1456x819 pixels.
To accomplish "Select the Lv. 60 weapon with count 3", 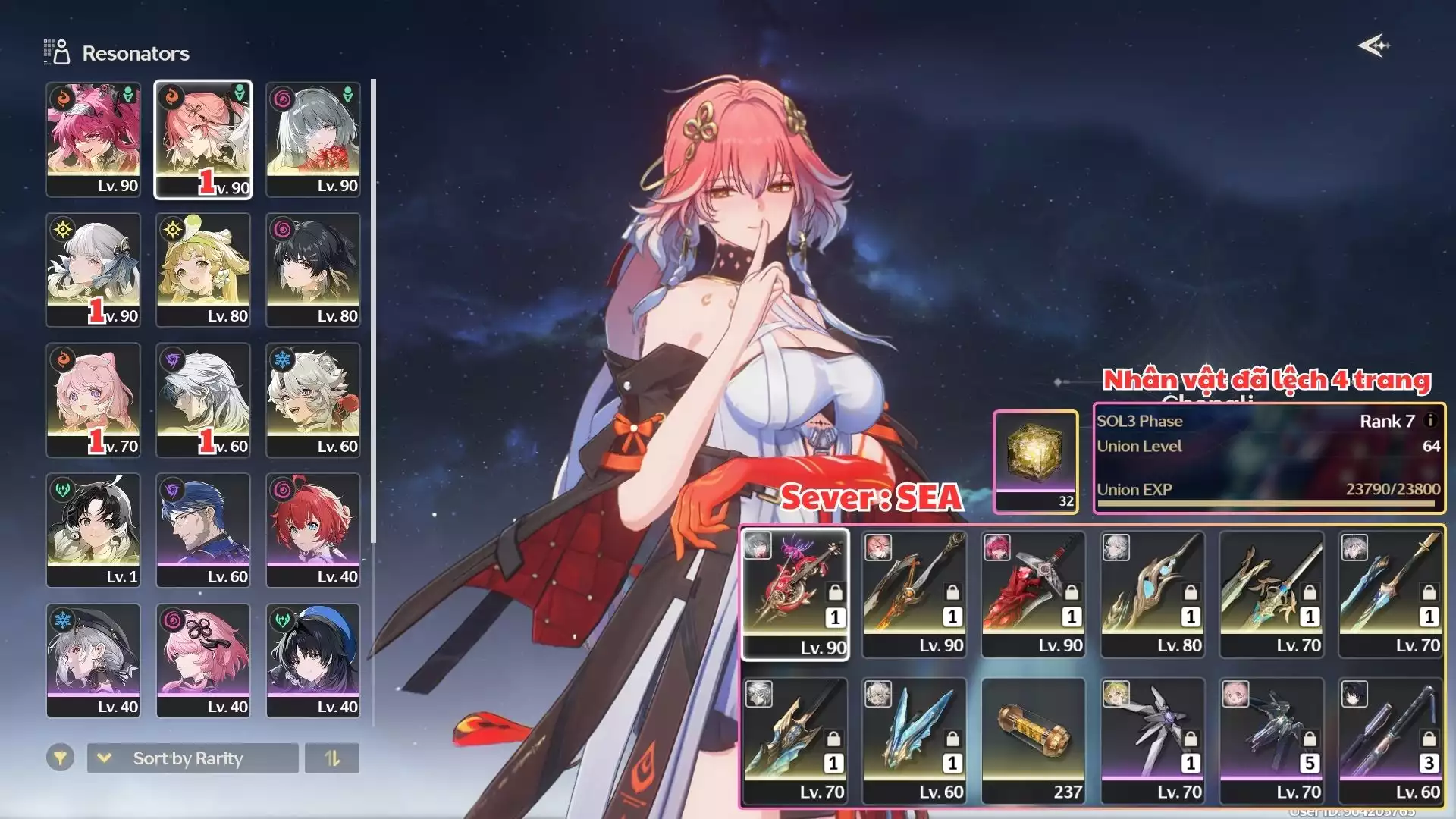I will click(x=1390, y=741).
